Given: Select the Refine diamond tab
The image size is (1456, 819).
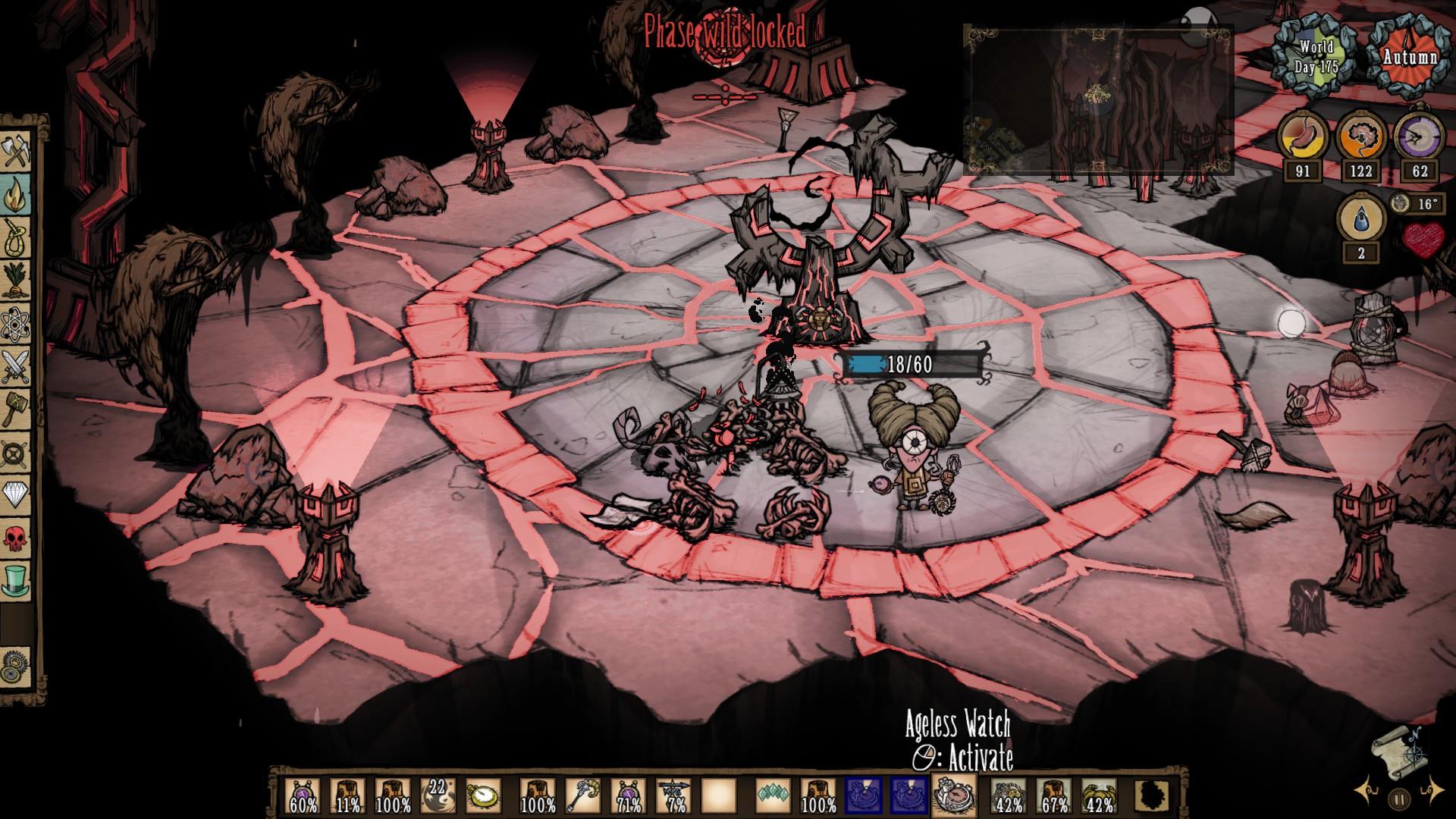Looking at the screenshot, I should [16, 495].
